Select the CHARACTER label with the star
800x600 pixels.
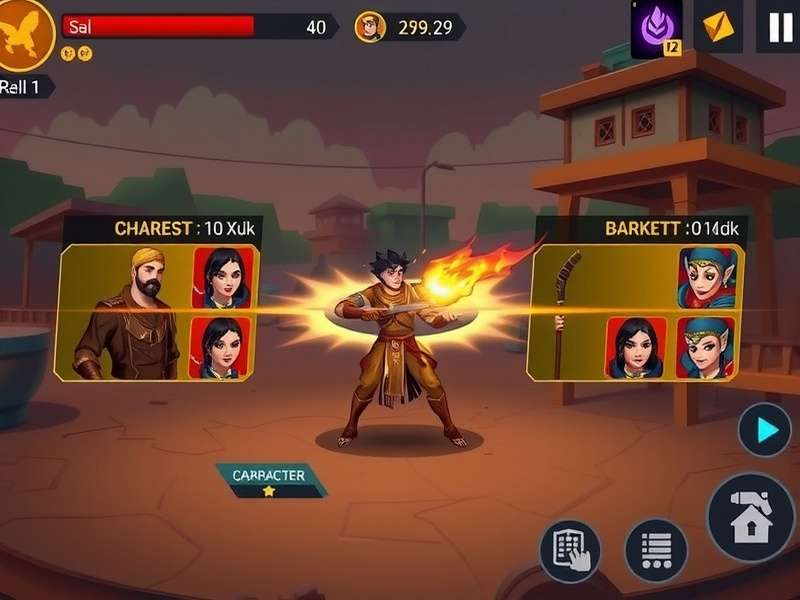[268, 481]
